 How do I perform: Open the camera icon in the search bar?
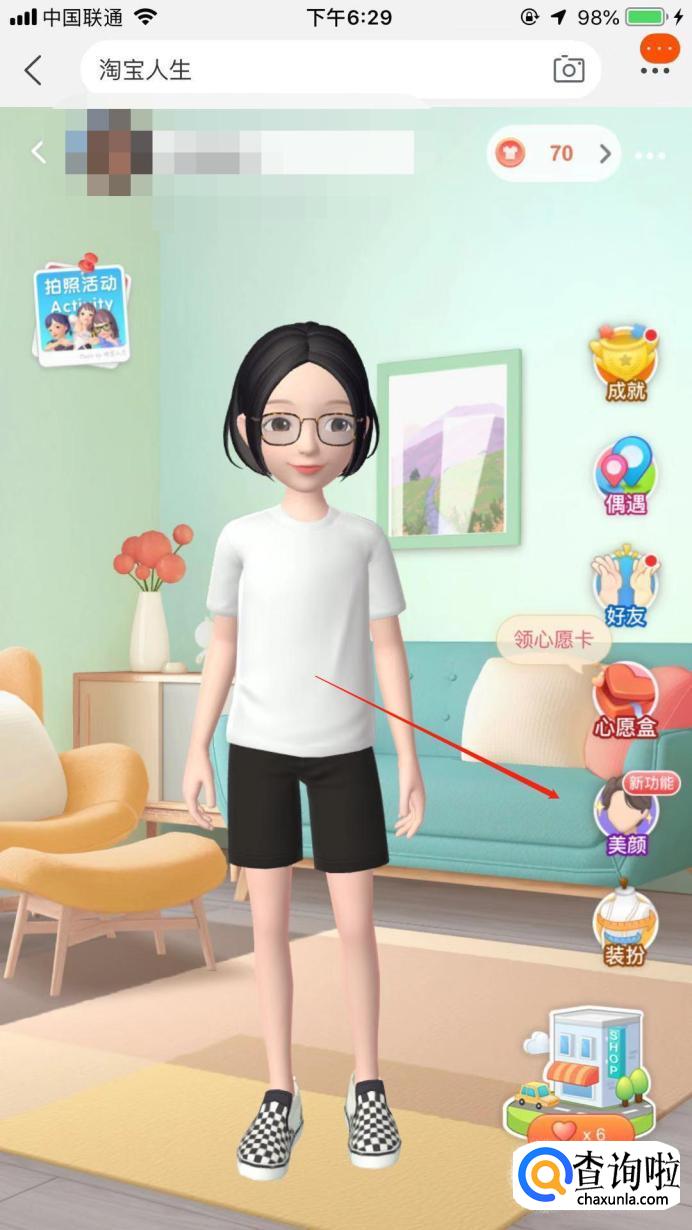568,69
